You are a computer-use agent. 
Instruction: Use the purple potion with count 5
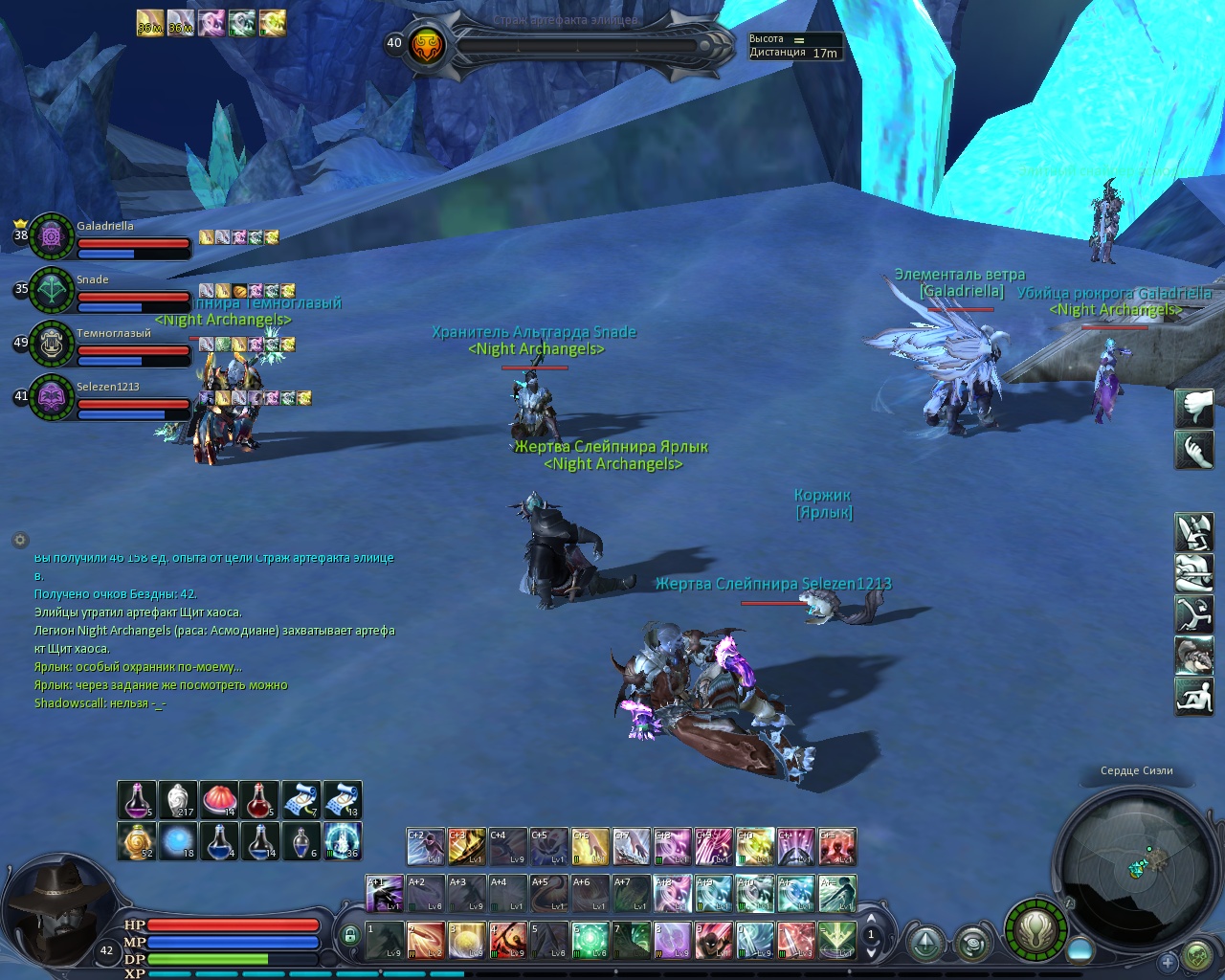tap(137, 800)
